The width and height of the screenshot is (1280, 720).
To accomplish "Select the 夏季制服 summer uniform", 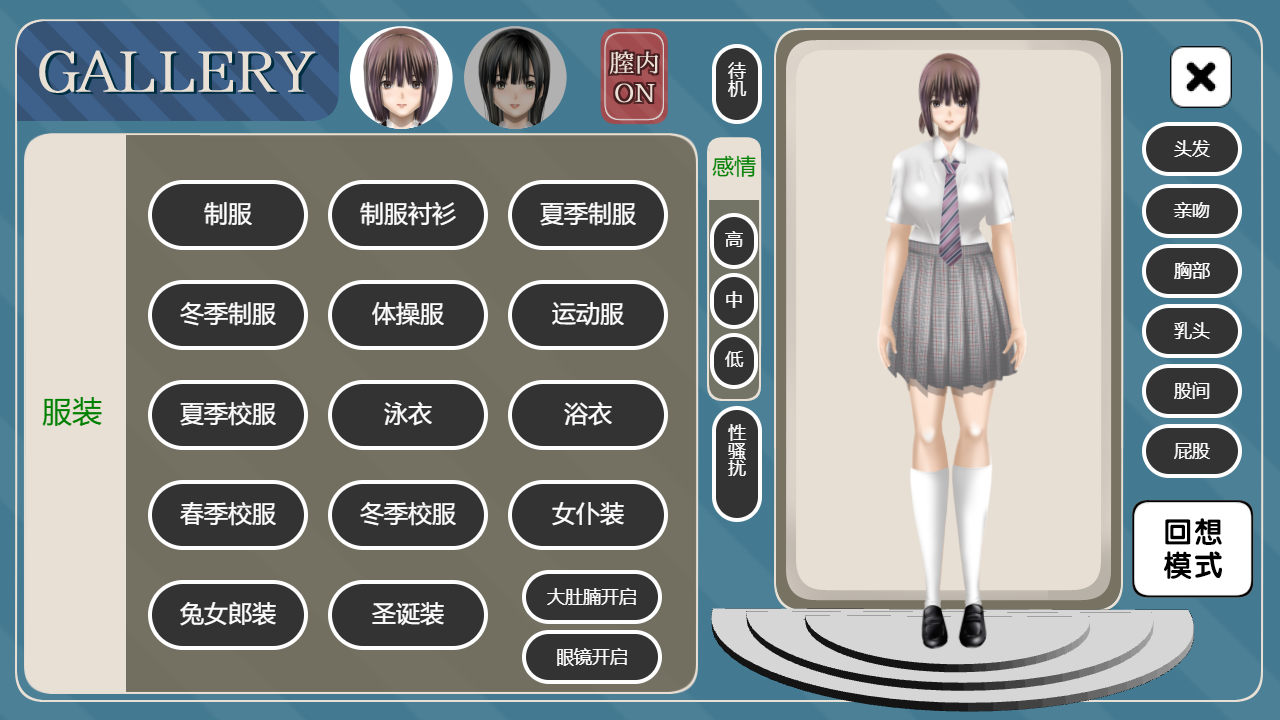I will pyautogui.click(x=588, y=215).
